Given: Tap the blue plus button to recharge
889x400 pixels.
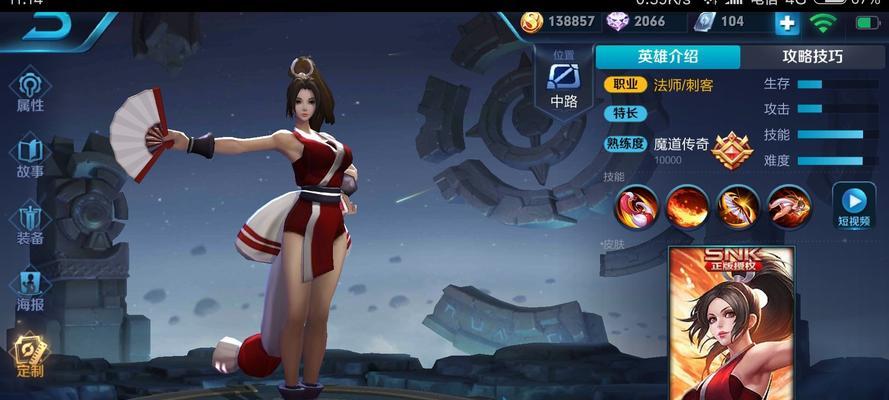Looking at the screenshot, I should 788,22.
